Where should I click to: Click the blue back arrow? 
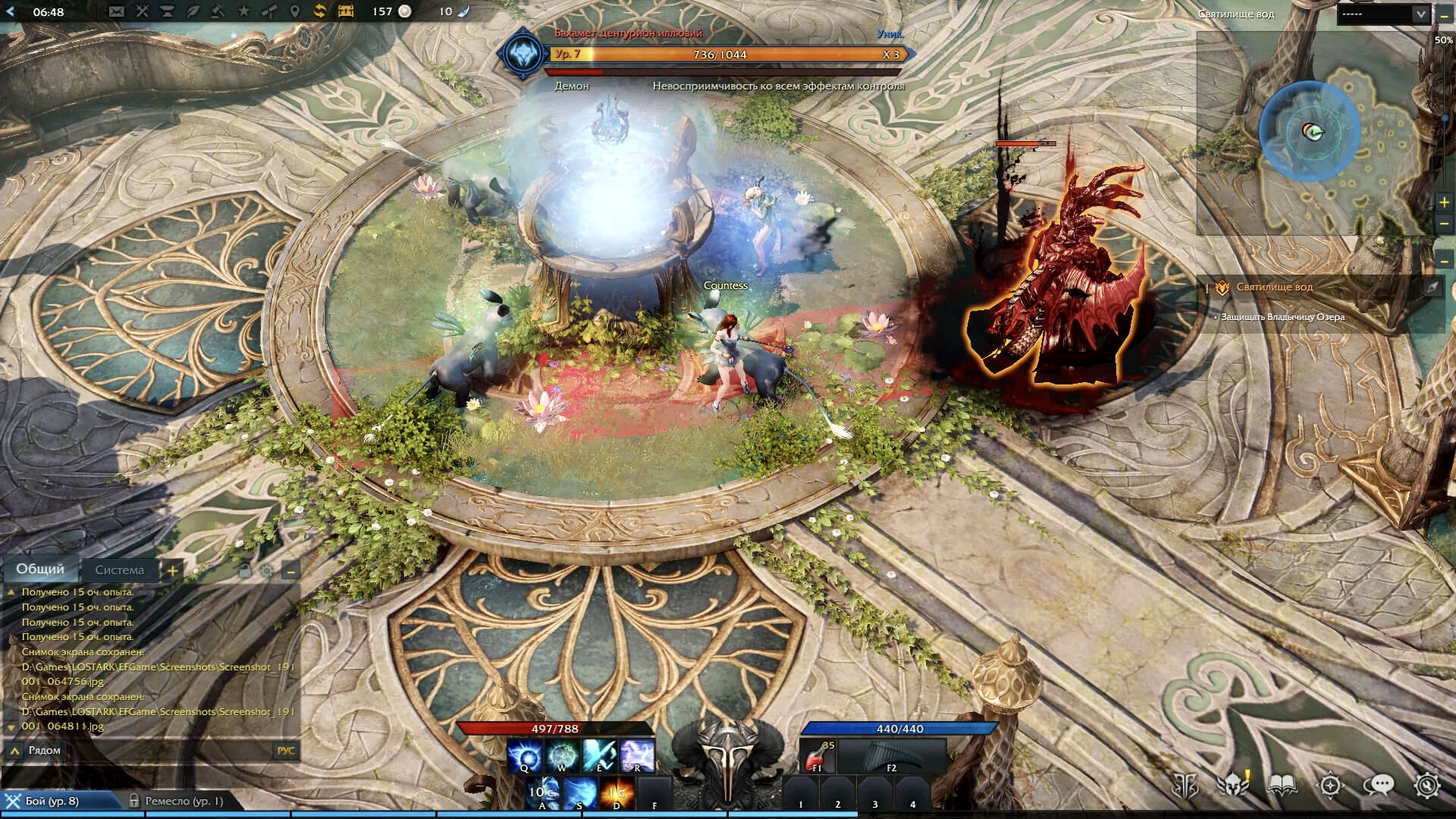click(x=11, y=11)
